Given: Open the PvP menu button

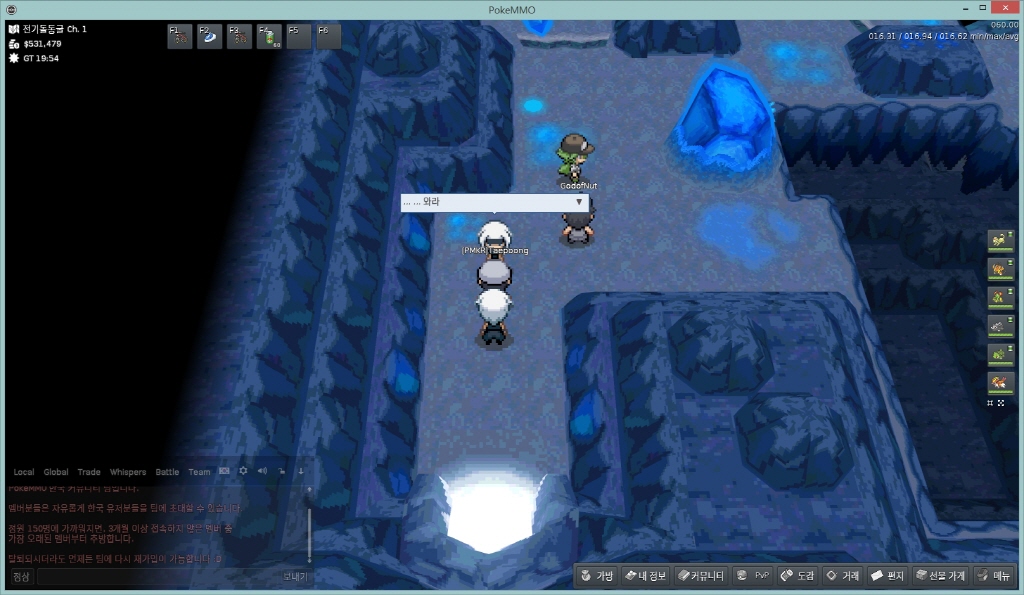Looking at the screenshot, I should (x=753, y=576).
